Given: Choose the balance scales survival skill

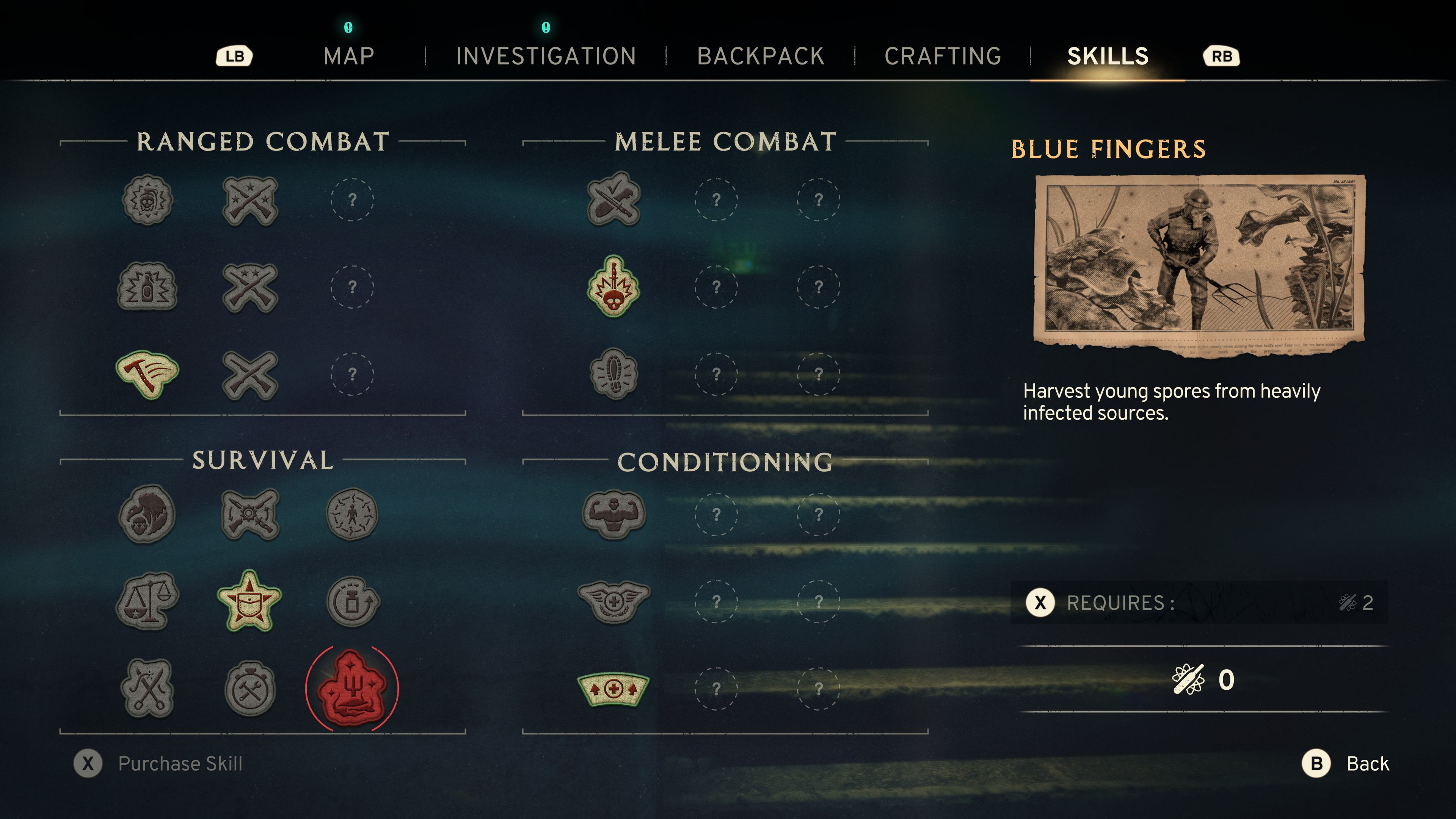Looking at the screenshot, I should coord(147,601).
